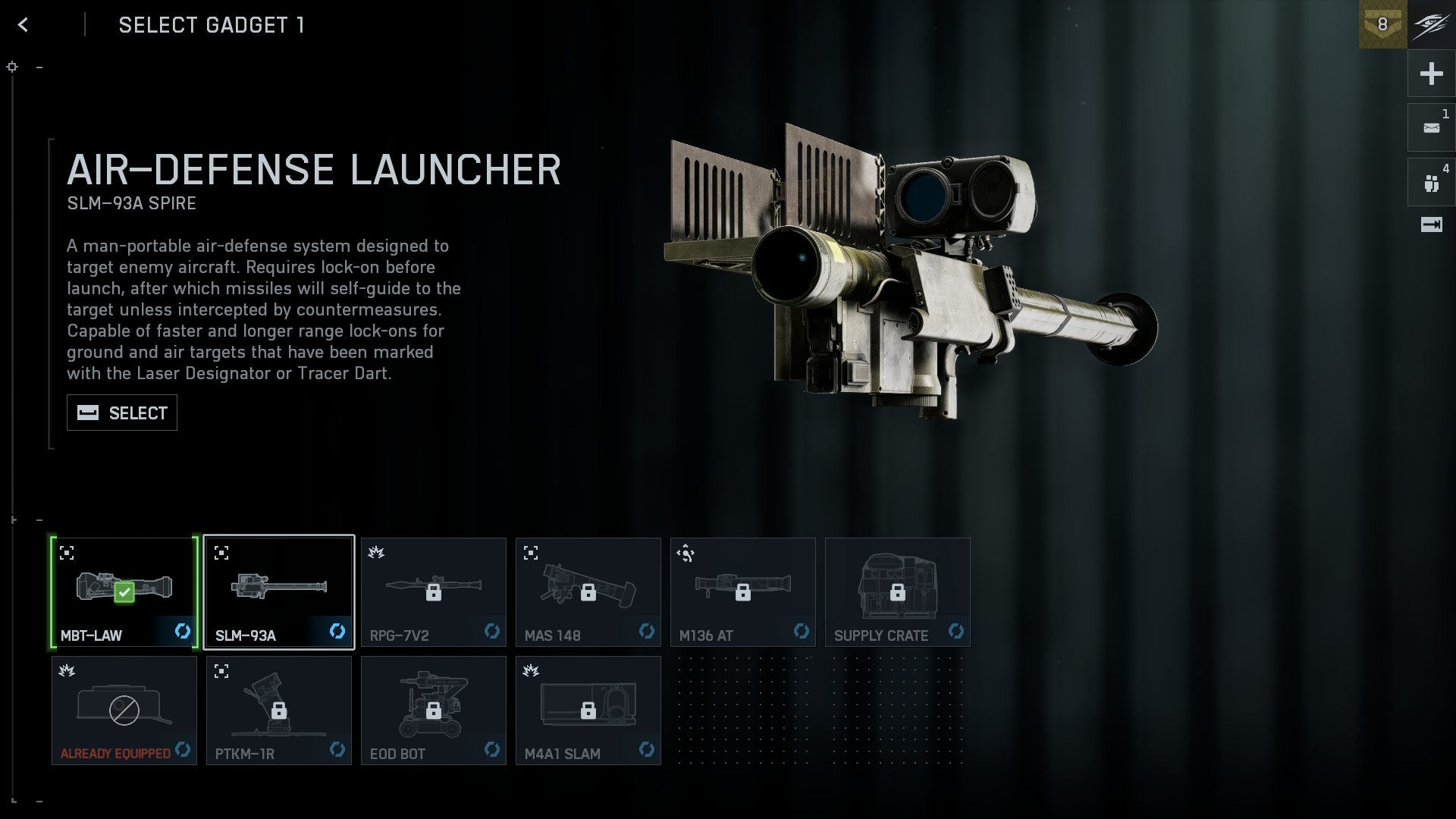Screen dimensions: 1456x819
Task: Pick the locked RPG-7V2 gadget tile
Action: coord(433,592)
